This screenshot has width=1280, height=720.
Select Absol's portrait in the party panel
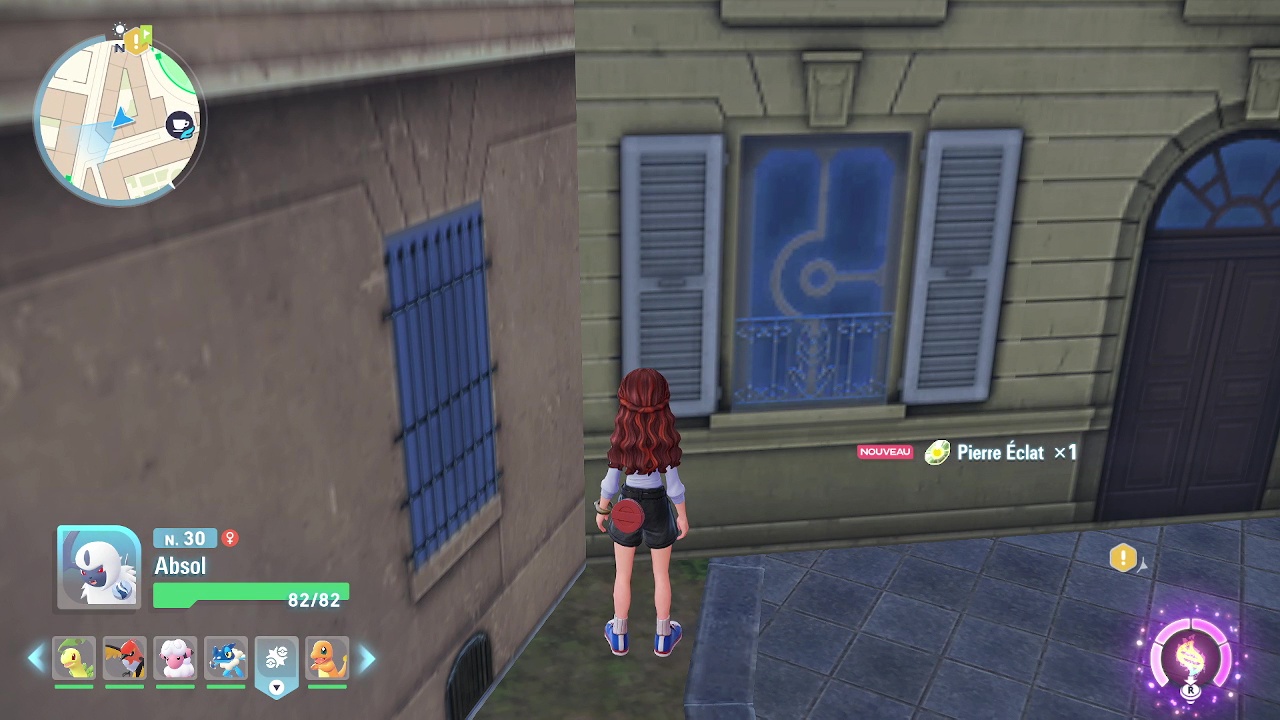[99, 567]
